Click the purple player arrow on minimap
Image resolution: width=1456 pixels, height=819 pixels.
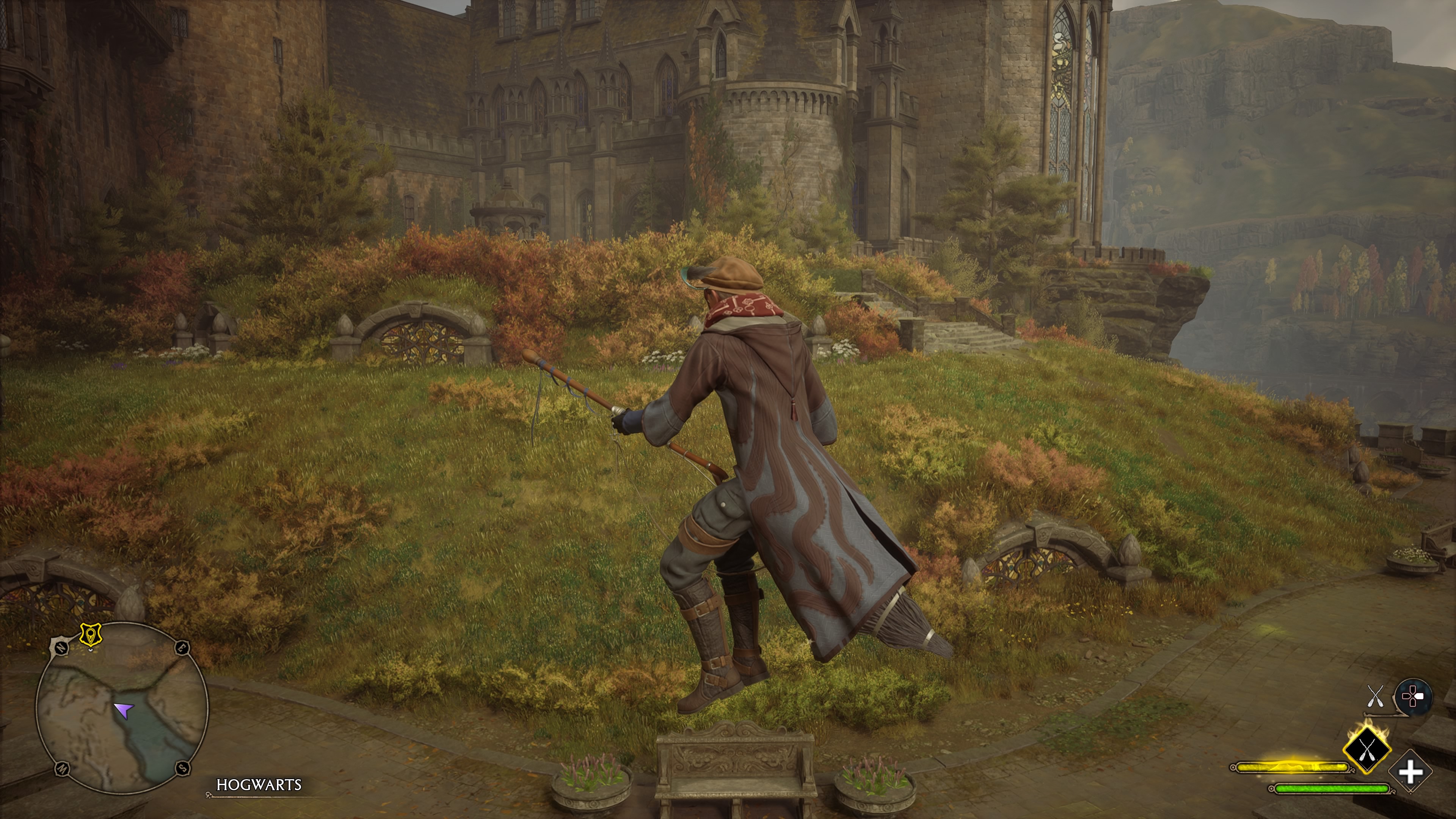click(x=124, y=709)
